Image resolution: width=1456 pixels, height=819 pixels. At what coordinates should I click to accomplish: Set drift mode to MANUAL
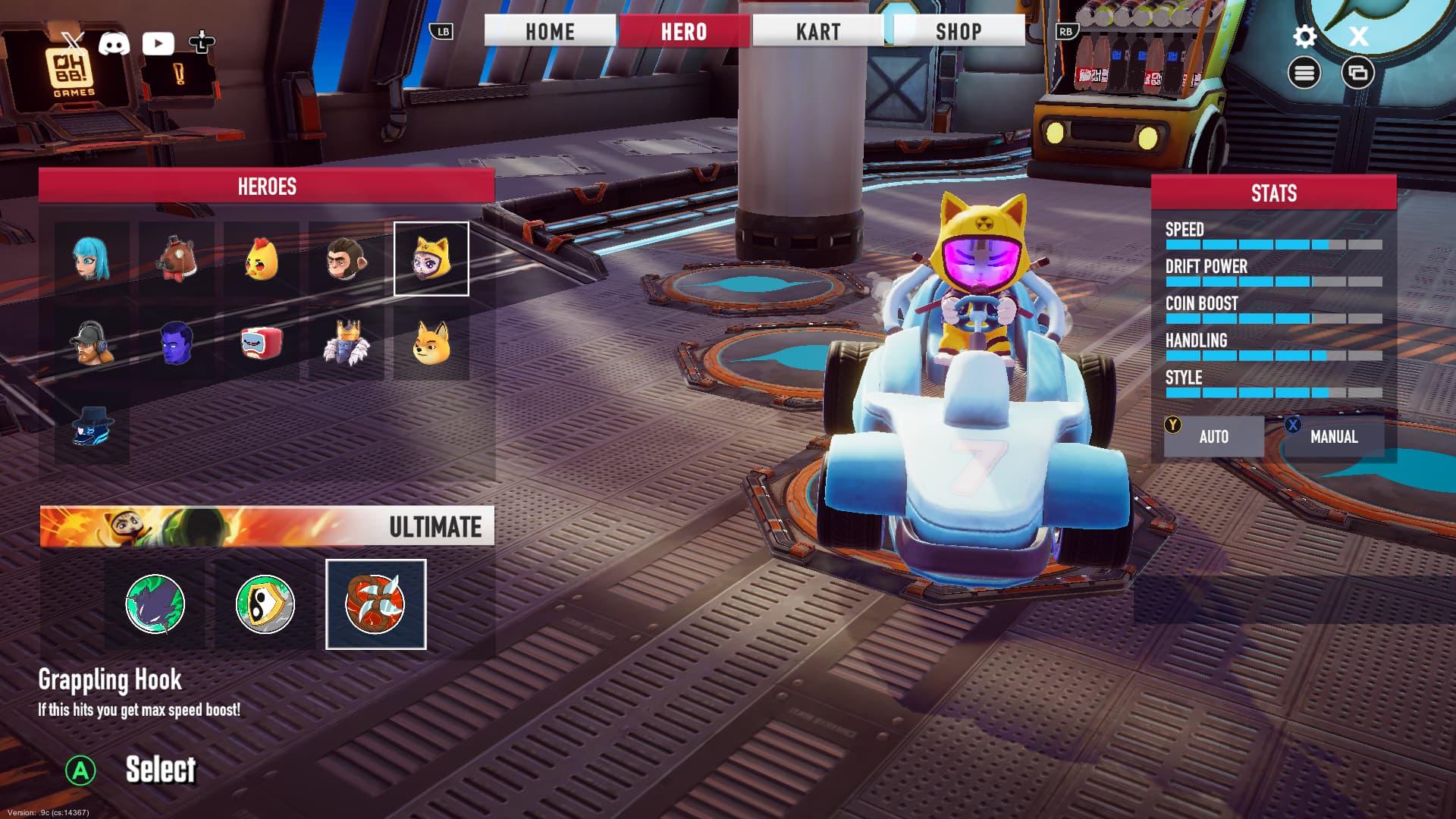click(1334, 437)
